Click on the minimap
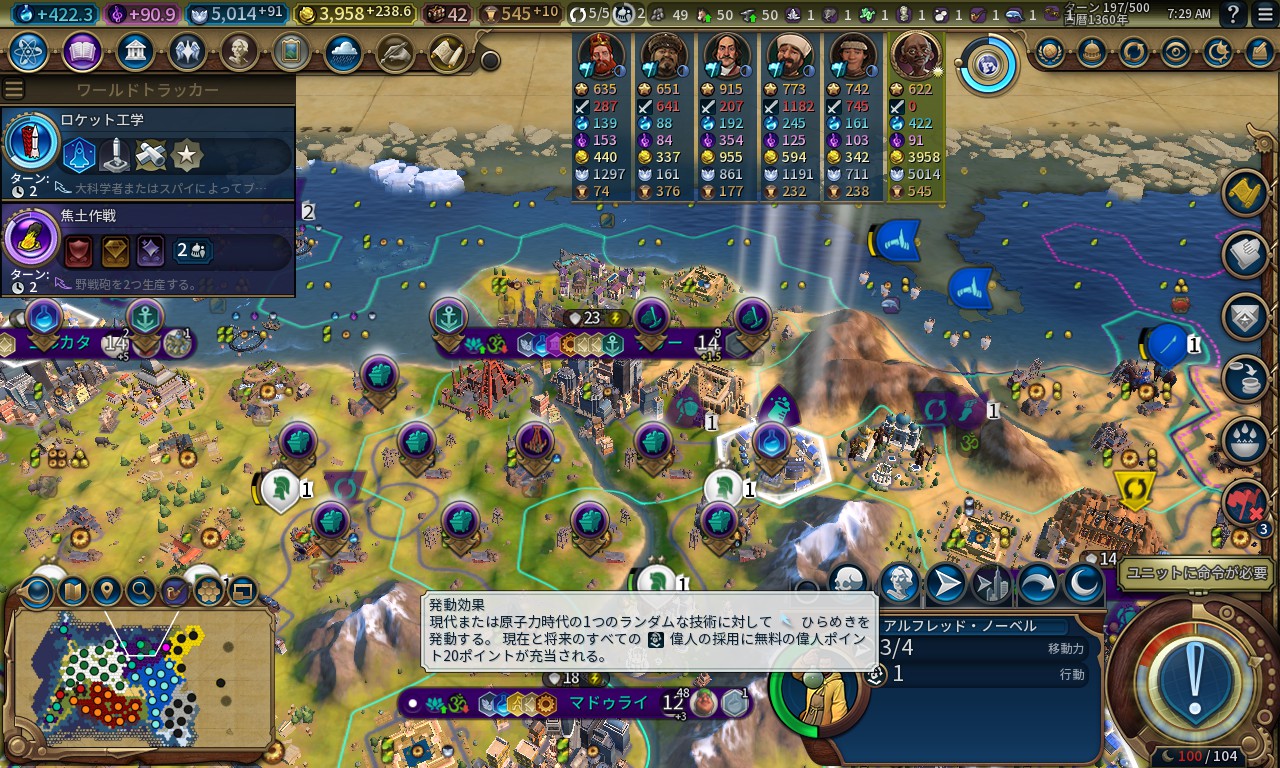This screenshot has width=1280, height=768. (140, 680)
